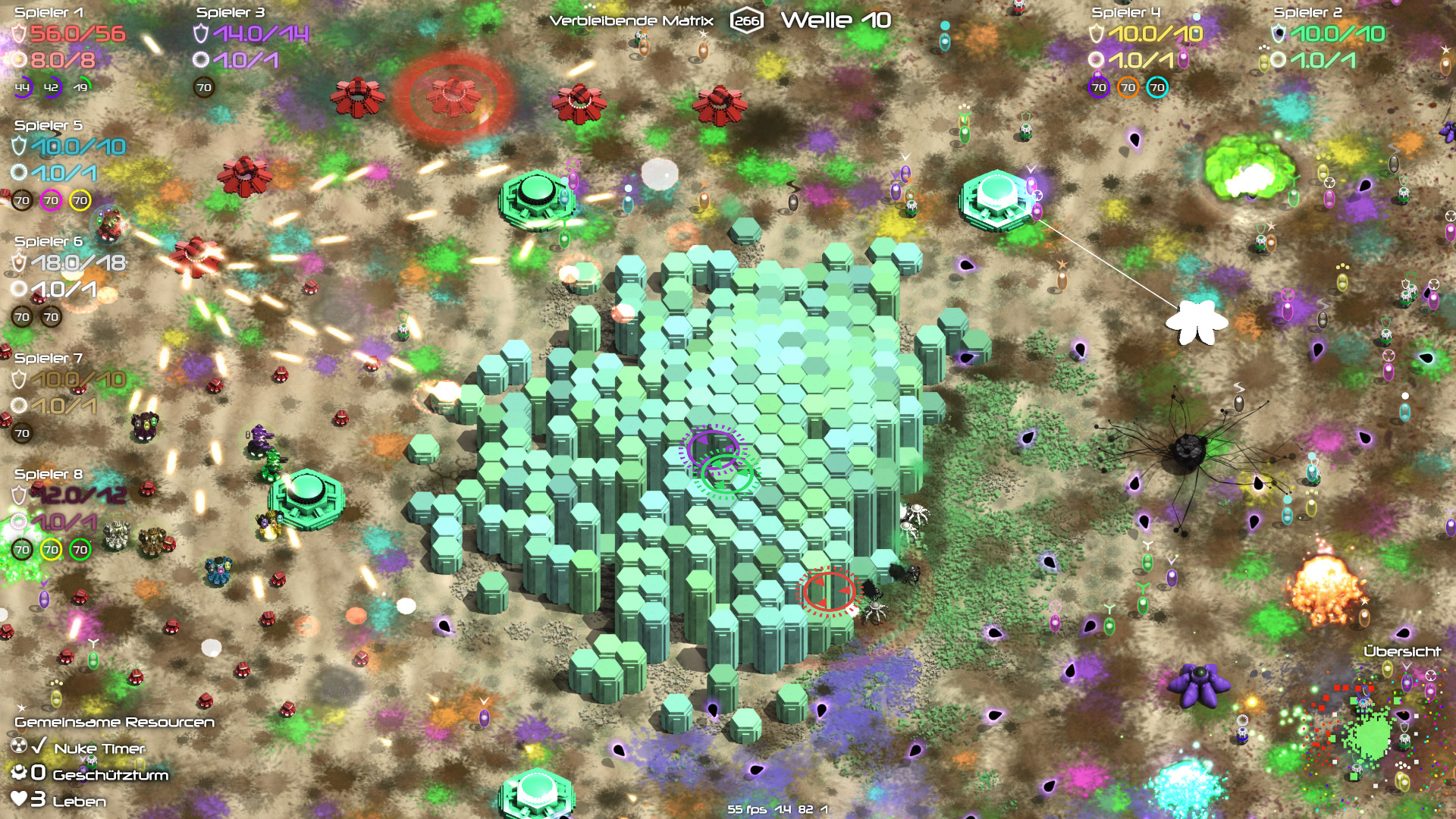Image resolution: width=1456 pixels, height=819 pixels.
Task: Choose the Spieler 5 player entry
Action: (x=49, y=126)
